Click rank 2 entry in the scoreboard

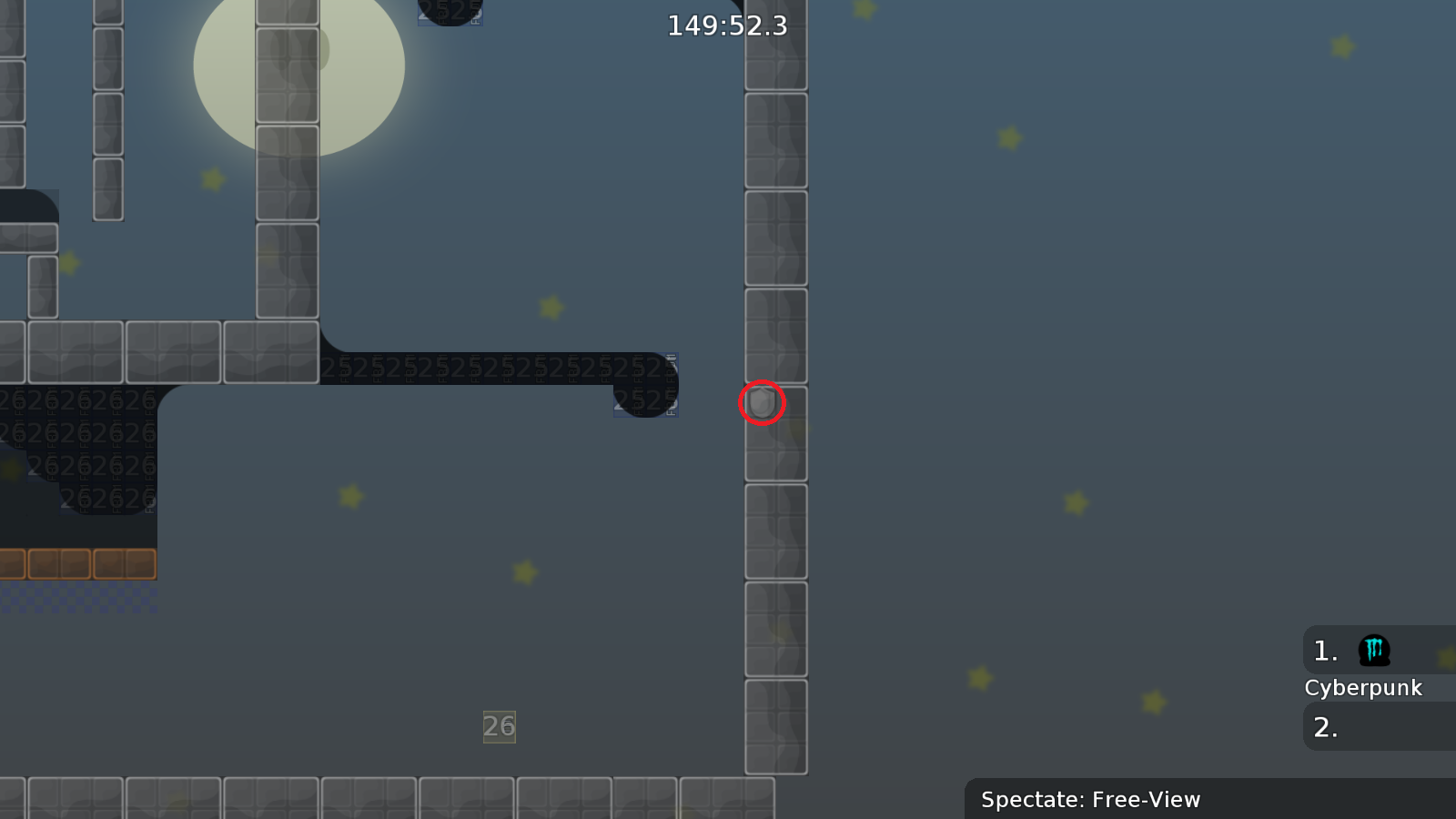1324,727
